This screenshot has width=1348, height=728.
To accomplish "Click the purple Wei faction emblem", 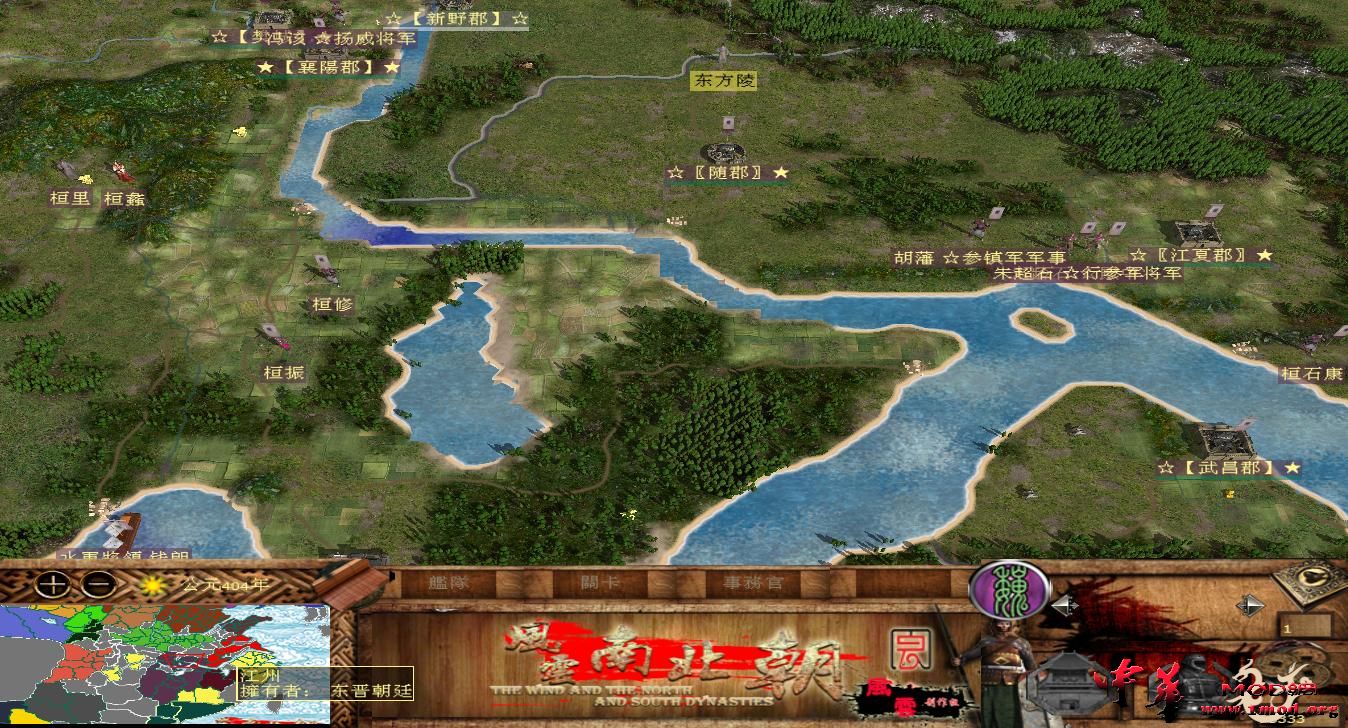I will (x=1009, y=589).
